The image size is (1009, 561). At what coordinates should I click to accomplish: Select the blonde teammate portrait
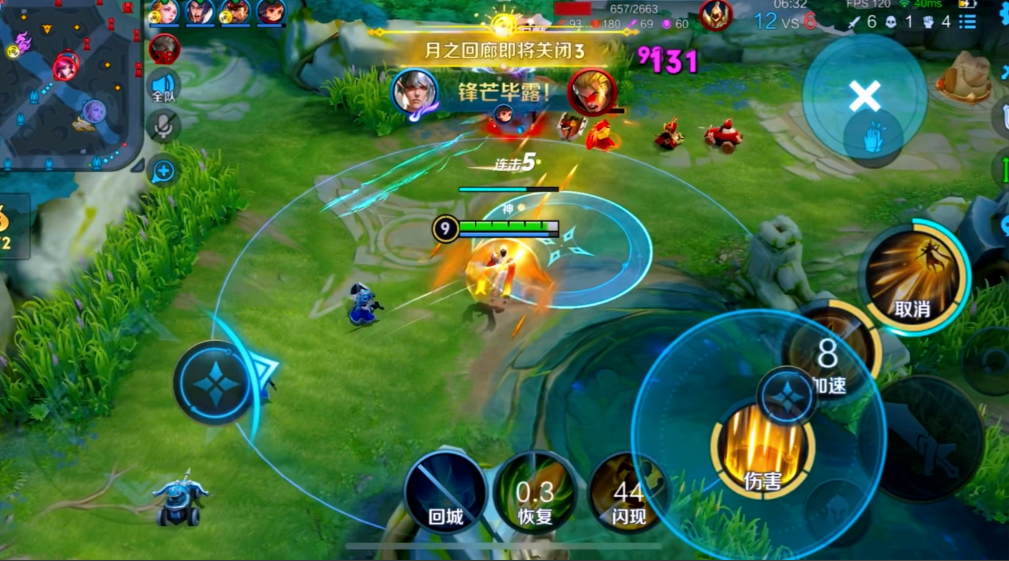(x=164, y=12)
